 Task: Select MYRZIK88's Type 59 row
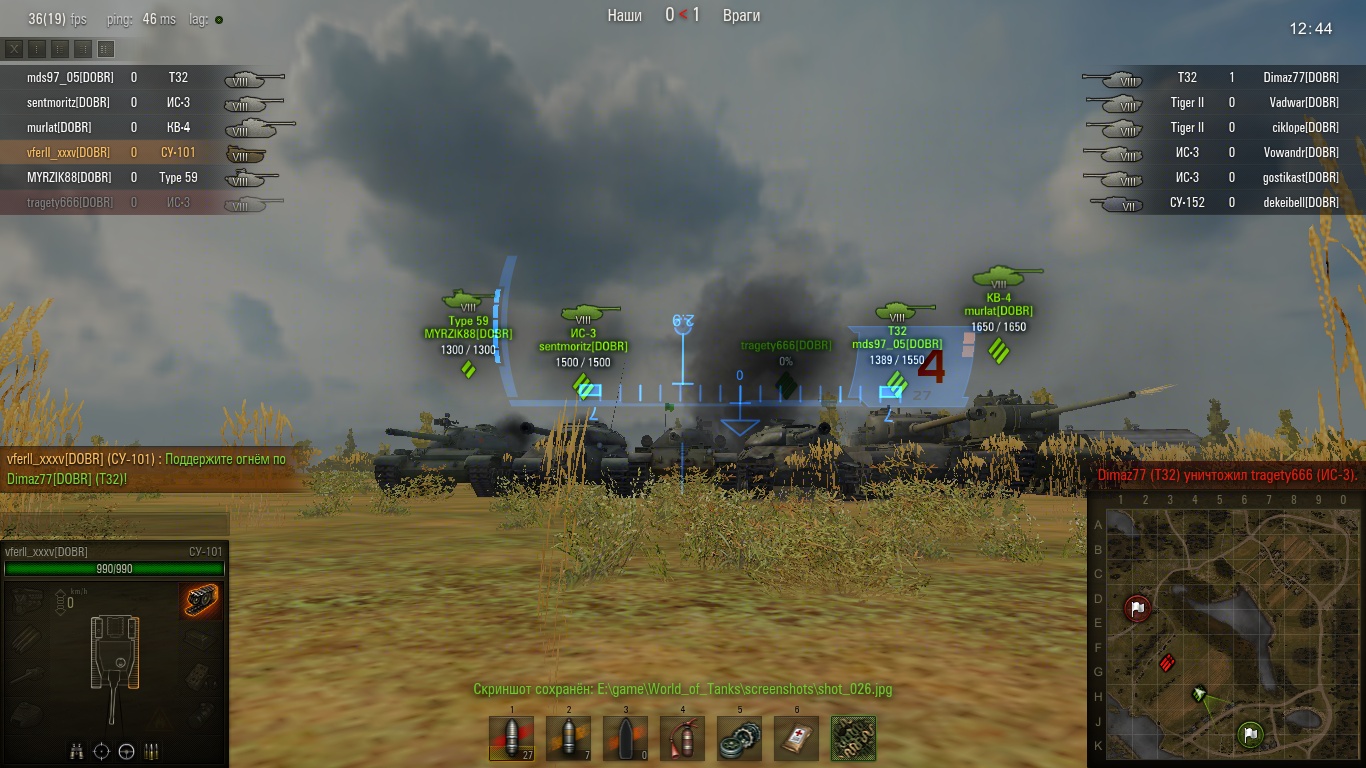point(70,177)
